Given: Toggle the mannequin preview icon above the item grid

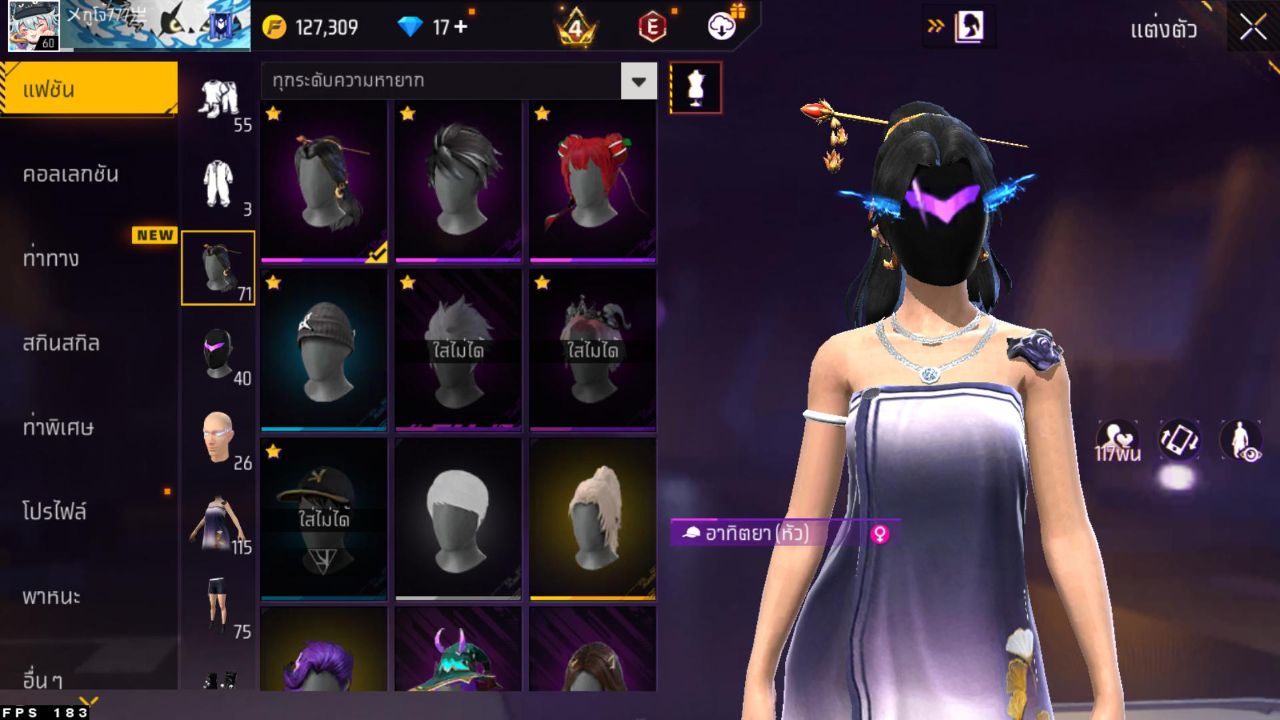Looking at the screenshot, I should point(696,87).
